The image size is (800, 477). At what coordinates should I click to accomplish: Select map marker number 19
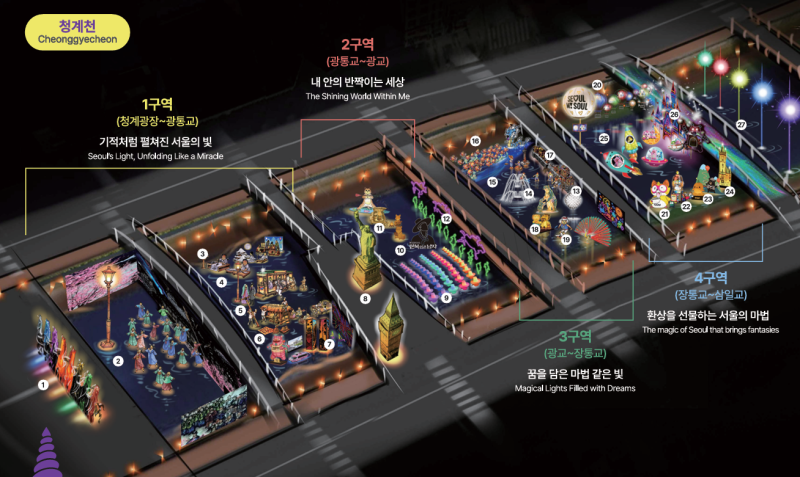pyautogui.click(x=566, y=239)
